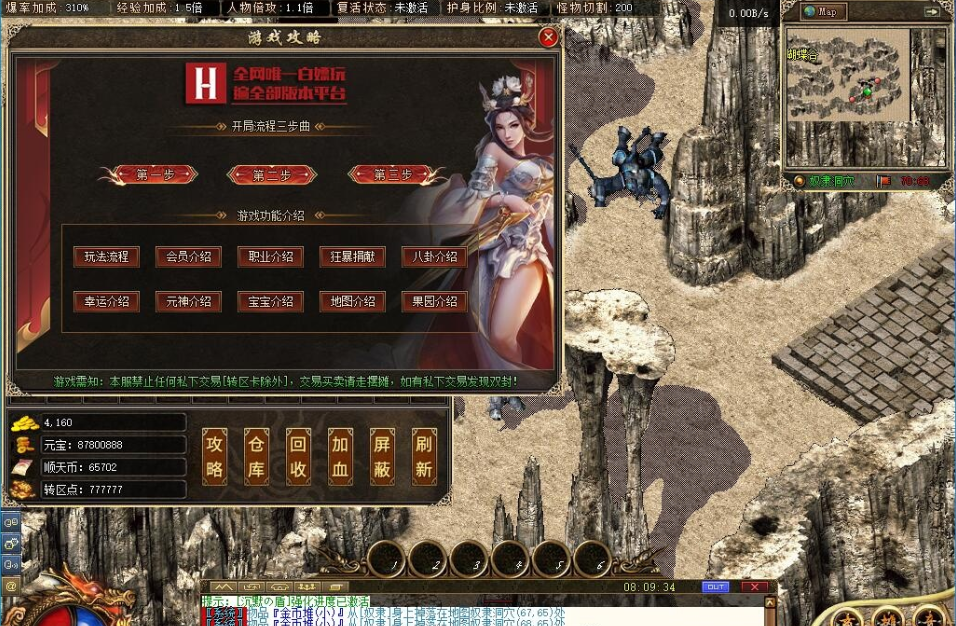Open the 回收 recycle function
Screen dimensions: 956x626
point(298,457)
